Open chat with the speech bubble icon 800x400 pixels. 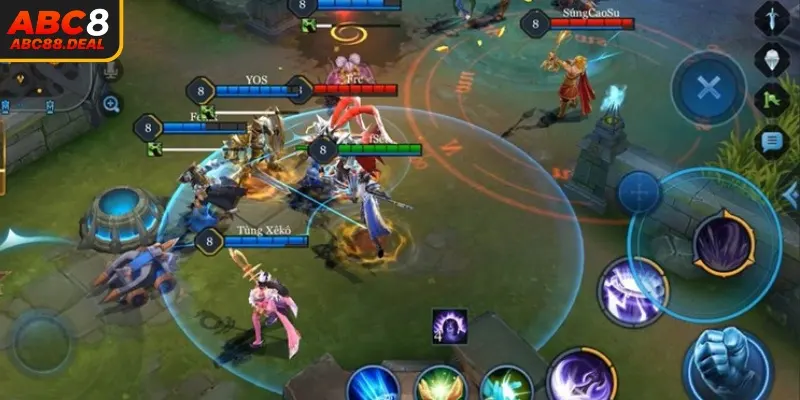pos(772,142)
